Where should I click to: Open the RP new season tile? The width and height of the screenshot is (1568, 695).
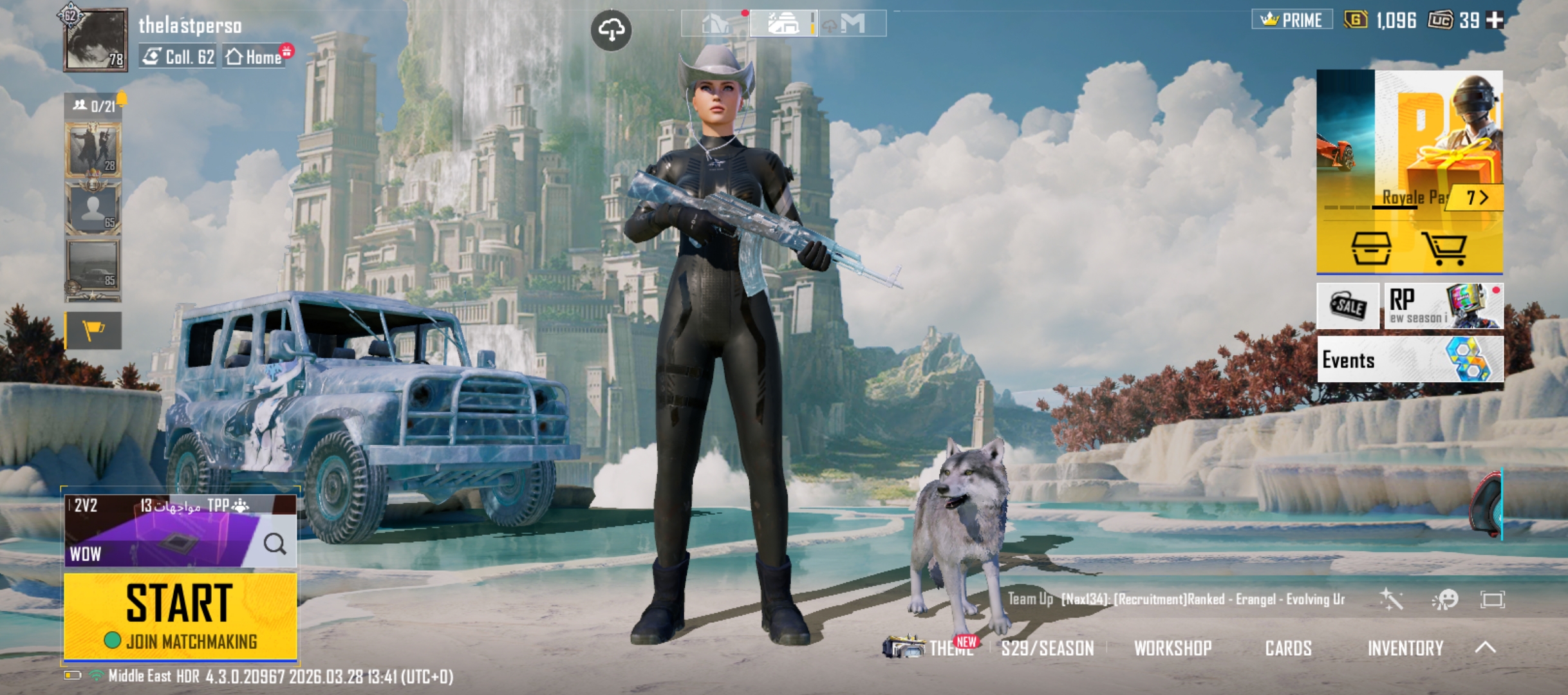click(x=1443, y=306)
